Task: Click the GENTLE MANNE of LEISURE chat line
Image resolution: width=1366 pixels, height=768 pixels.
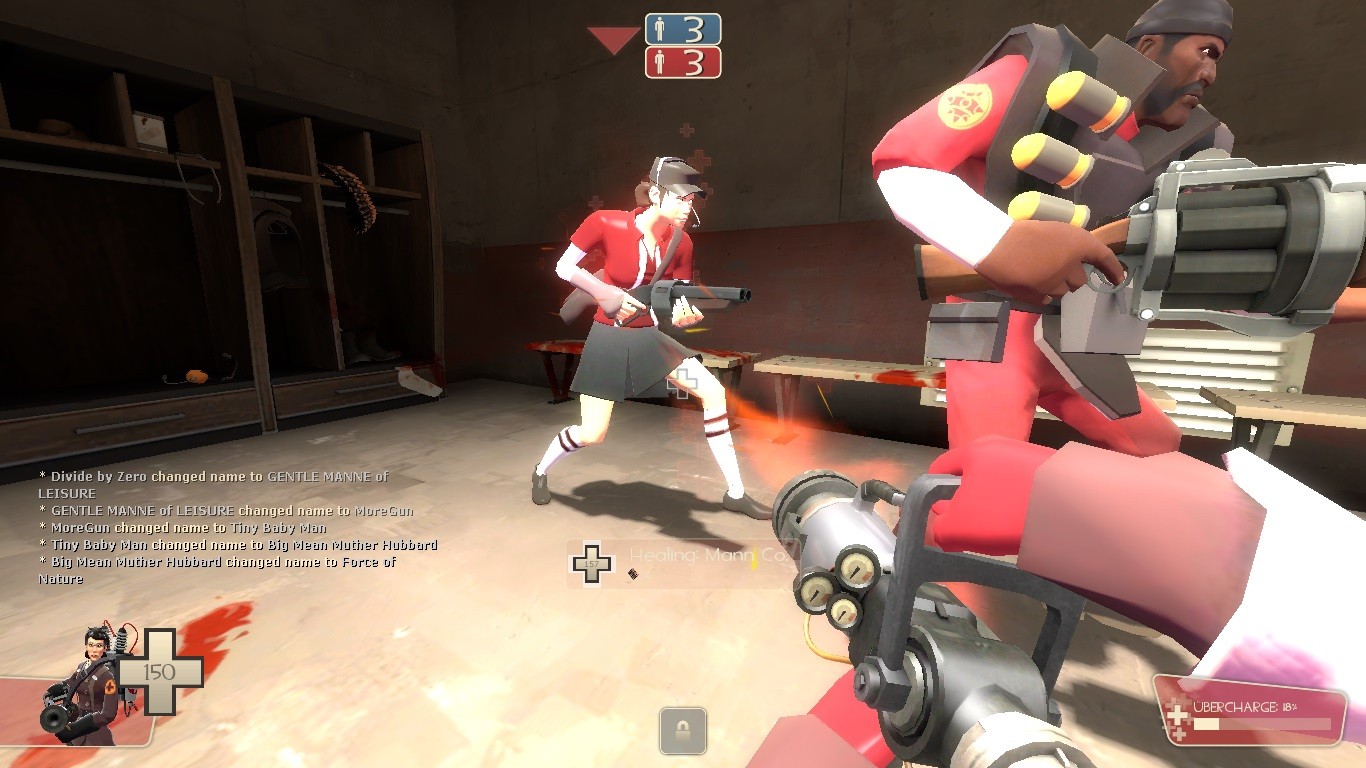Action: click(x=213, y=509)
